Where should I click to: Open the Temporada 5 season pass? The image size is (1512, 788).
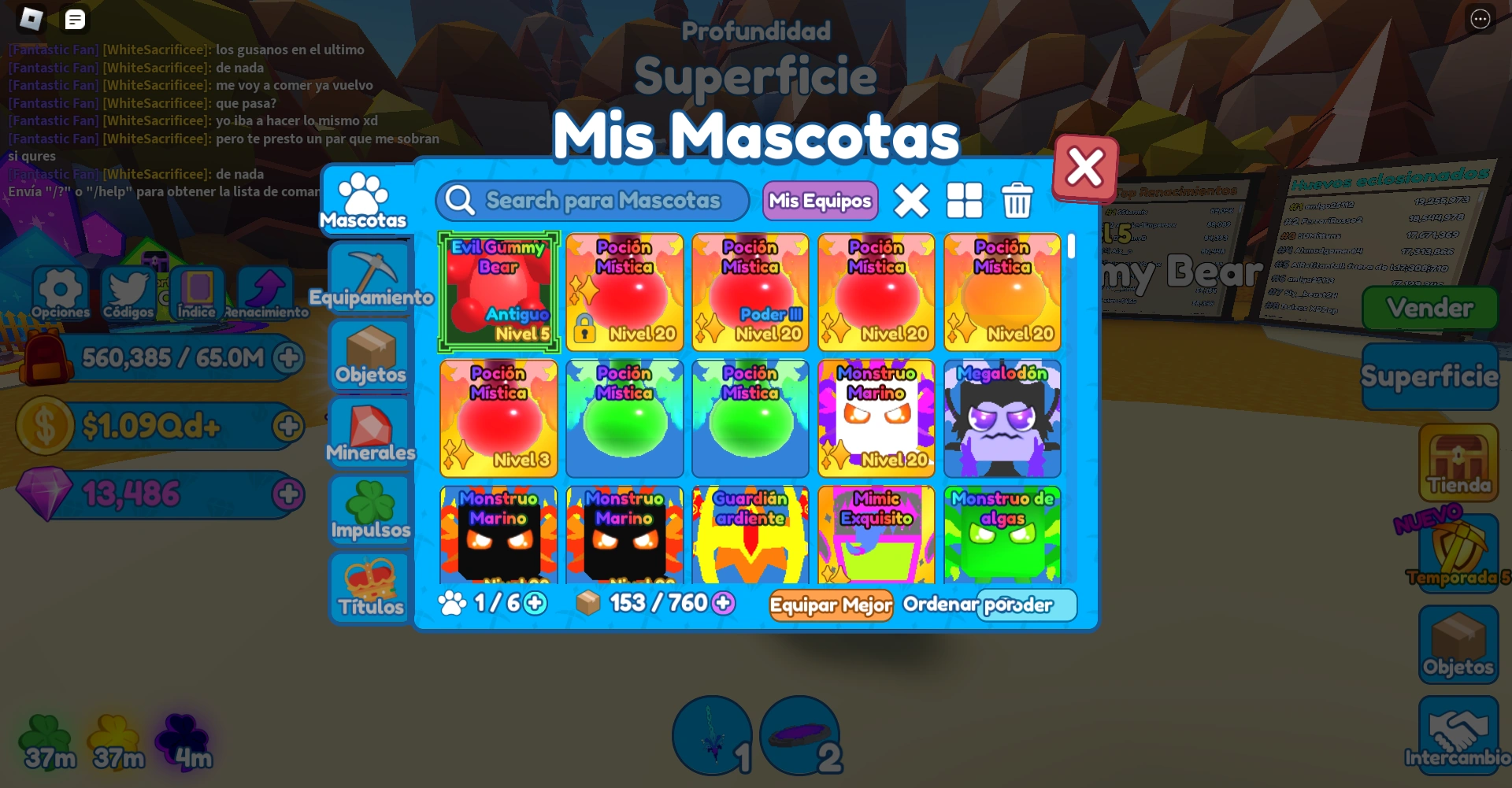(x=1458, y=551)
